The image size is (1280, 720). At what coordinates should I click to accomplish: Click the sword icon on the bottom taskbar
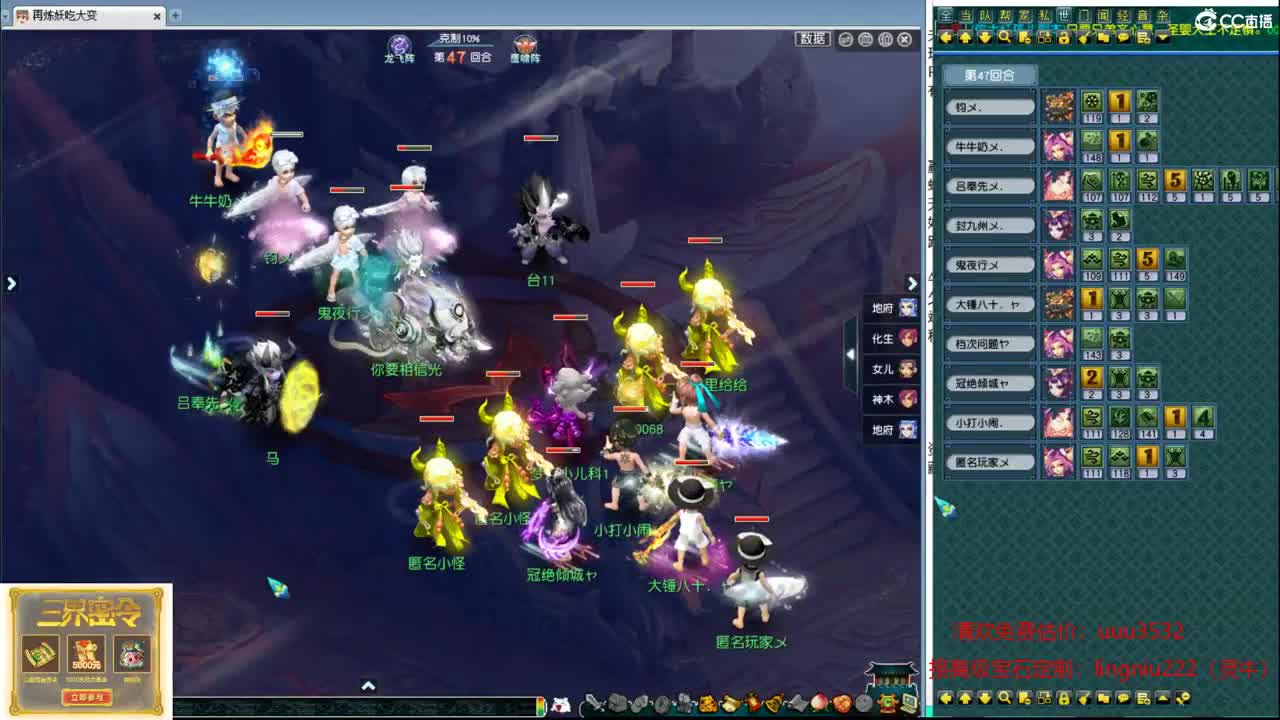pyautogui.click(x=596, y=704)
